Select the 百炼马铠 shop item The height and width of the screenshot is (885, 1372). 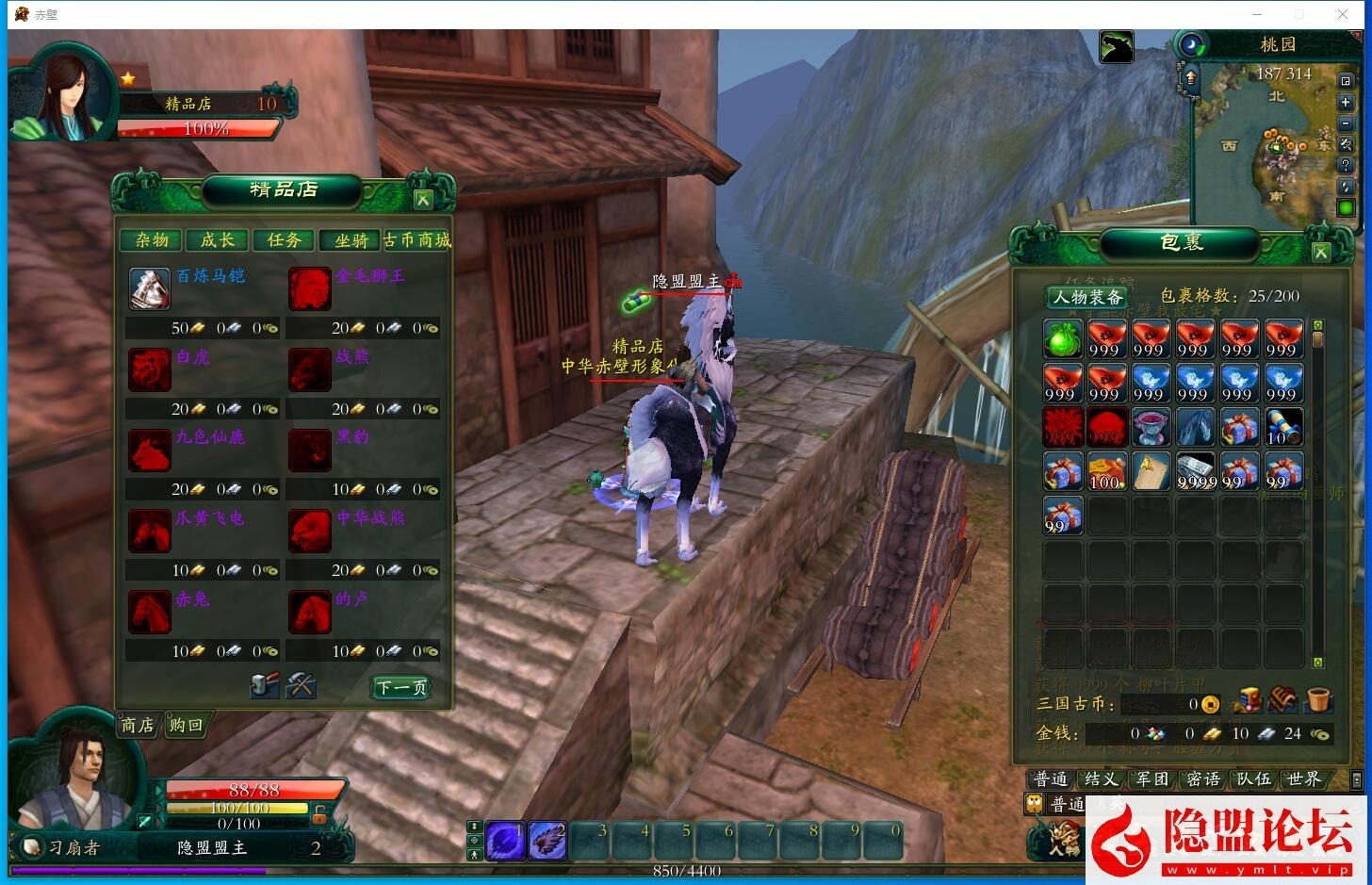150,288
